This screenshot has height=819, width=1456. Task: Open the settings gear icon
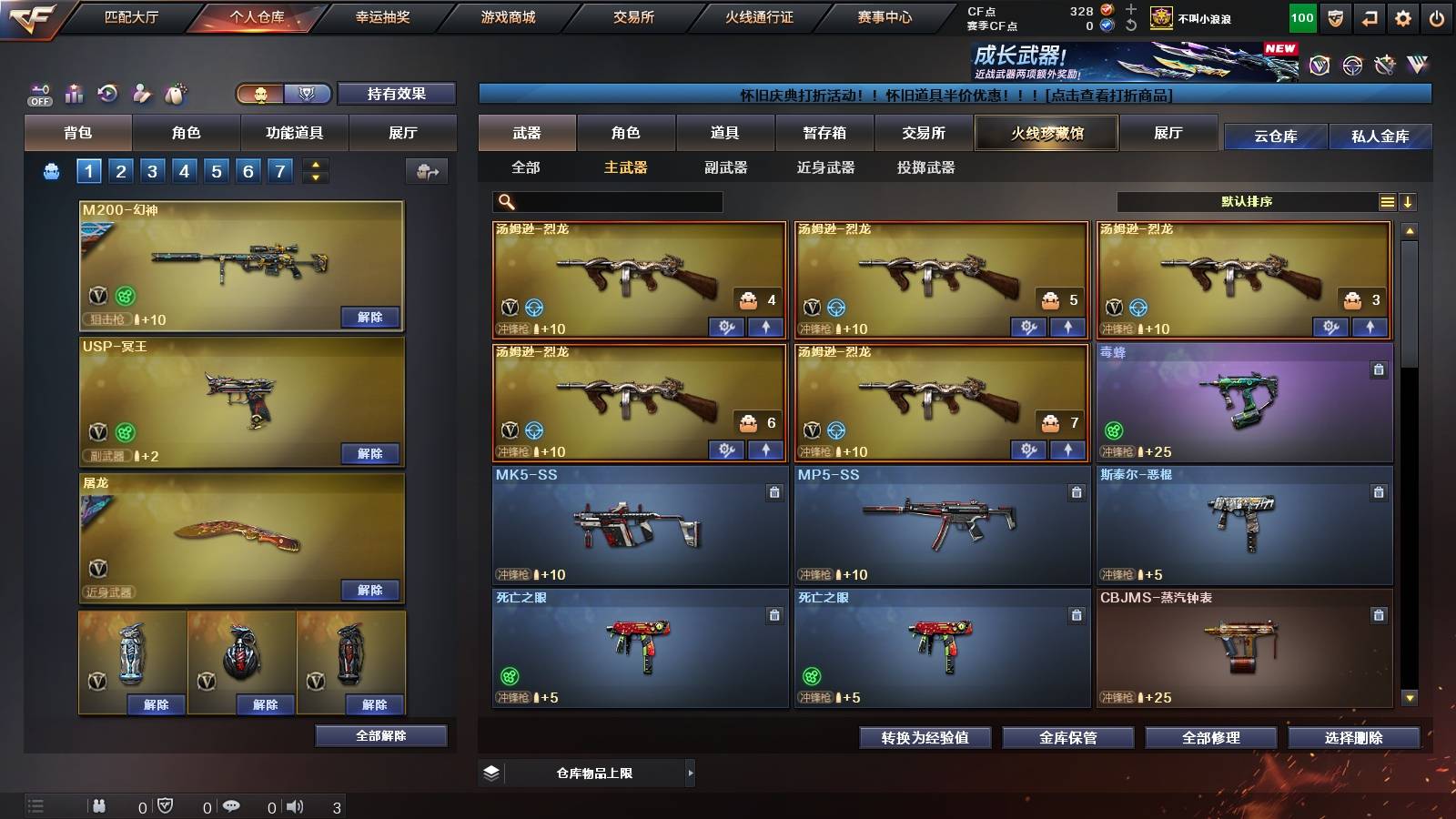point(1404,15)
